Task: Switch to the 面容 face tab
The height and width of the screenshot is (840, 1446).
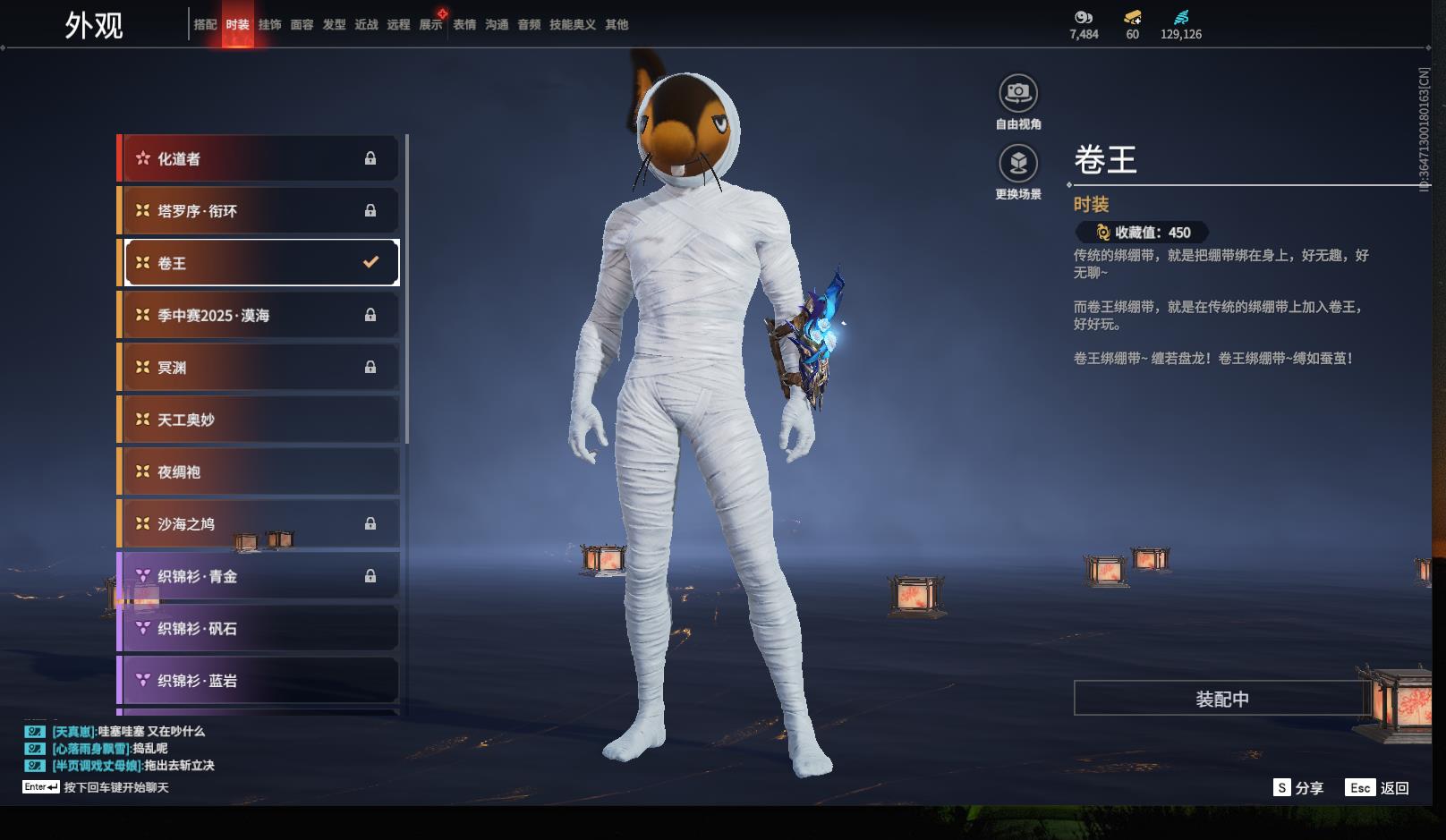Action: click(302, 25)
